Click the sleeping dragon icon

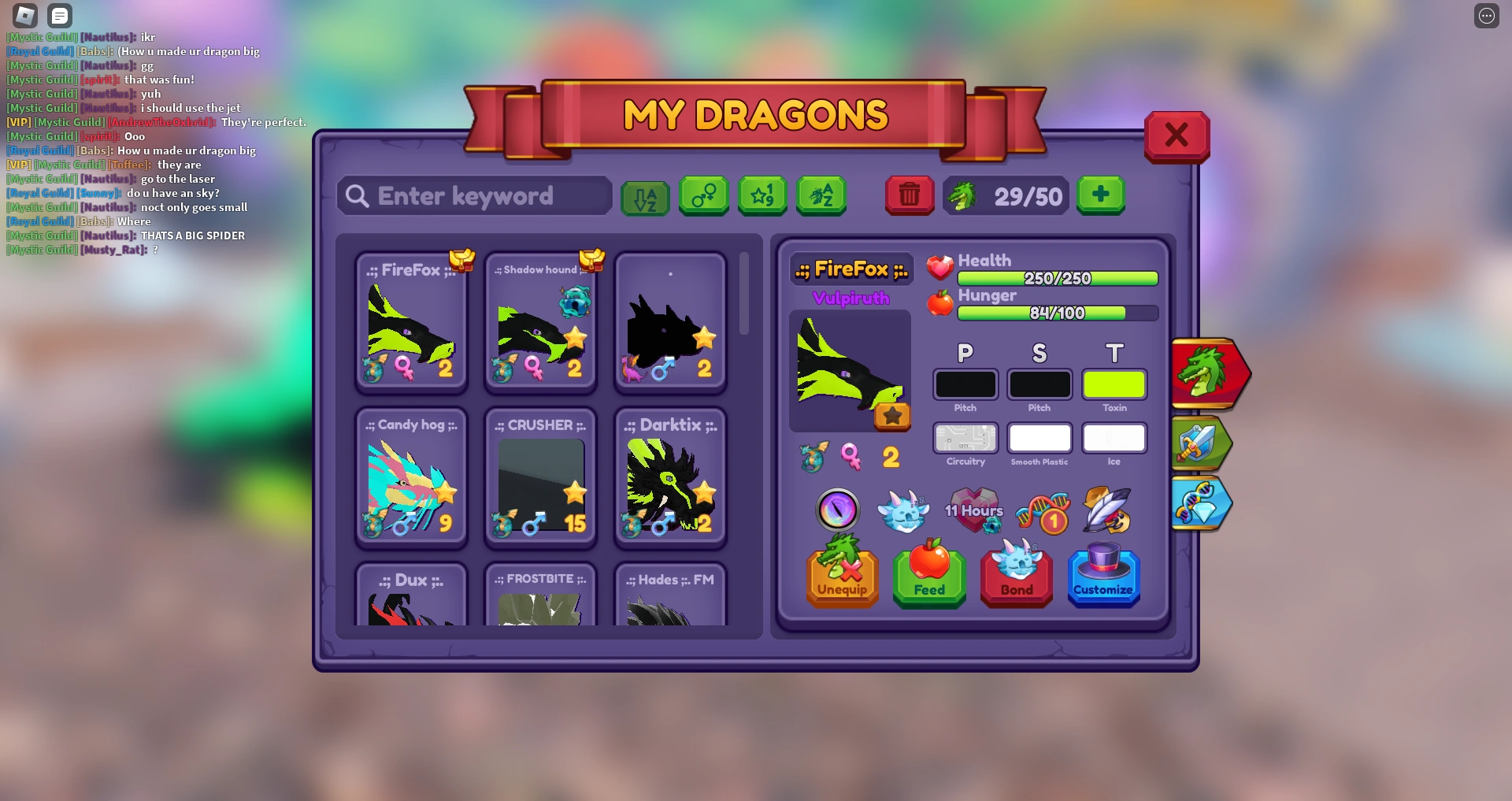[x=903, y=511]
